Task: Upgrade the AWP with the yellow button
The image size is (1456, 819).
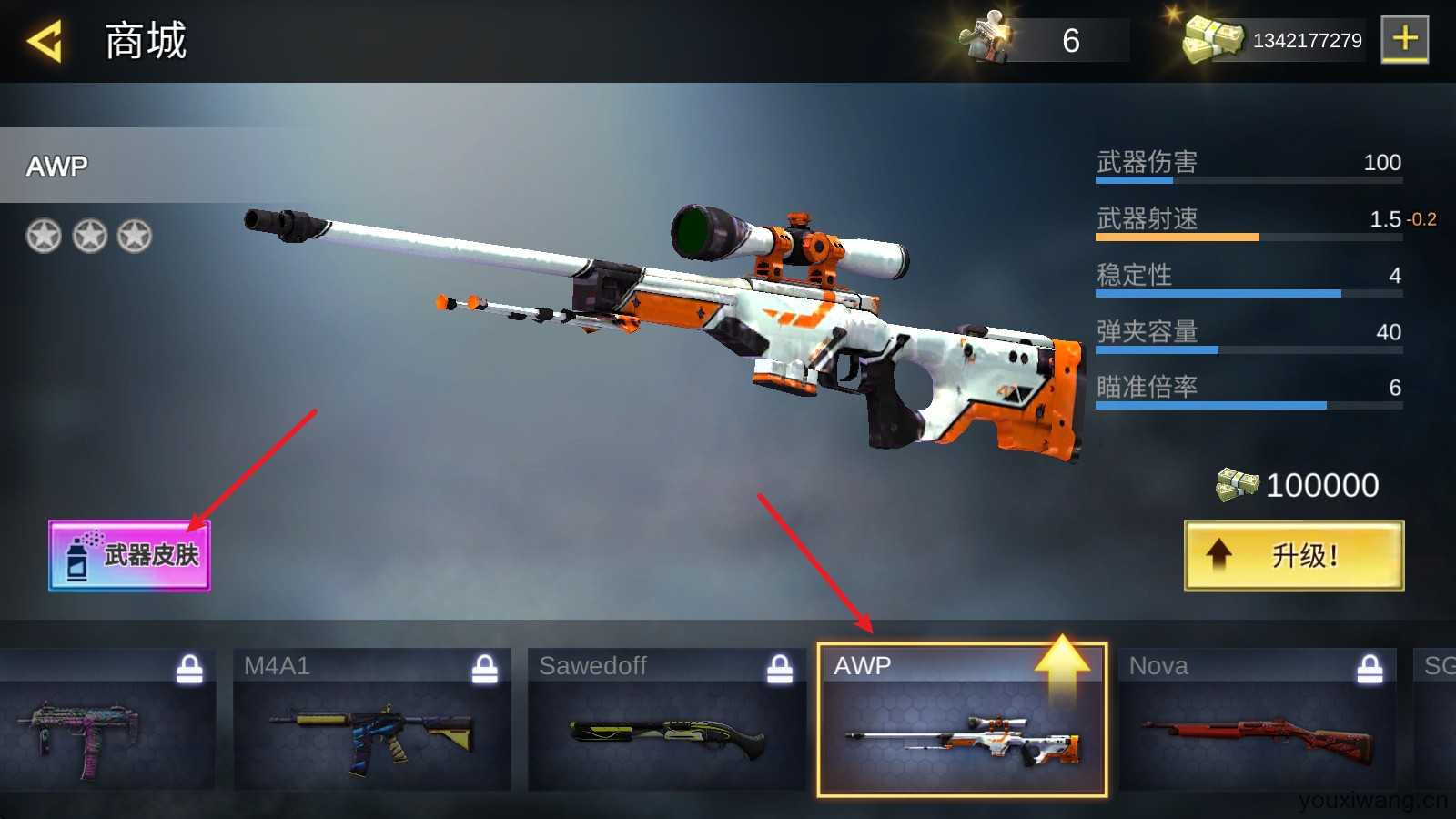Action: [1293, 556]
